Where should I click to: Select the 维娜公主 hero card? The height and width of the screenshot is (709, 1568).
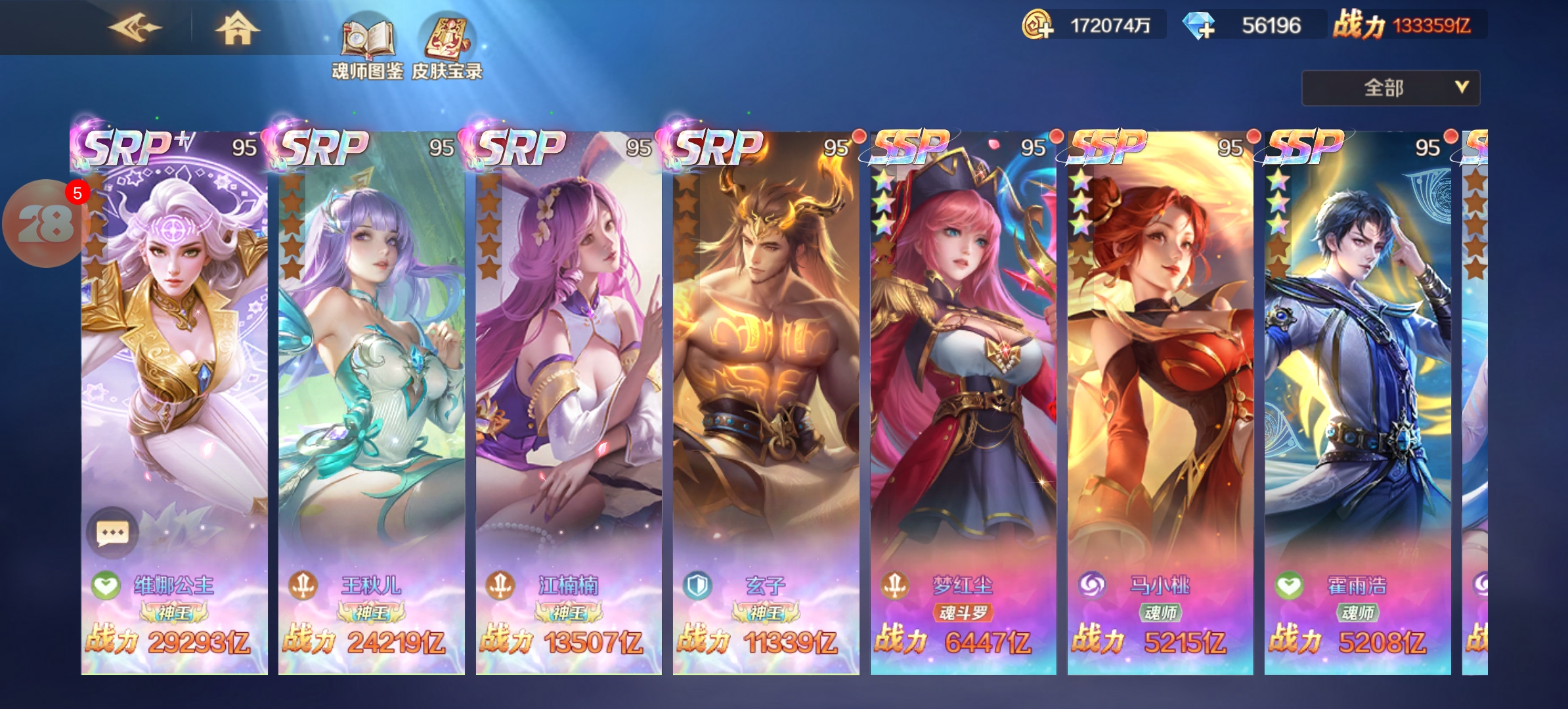click(x=174, y=394)
